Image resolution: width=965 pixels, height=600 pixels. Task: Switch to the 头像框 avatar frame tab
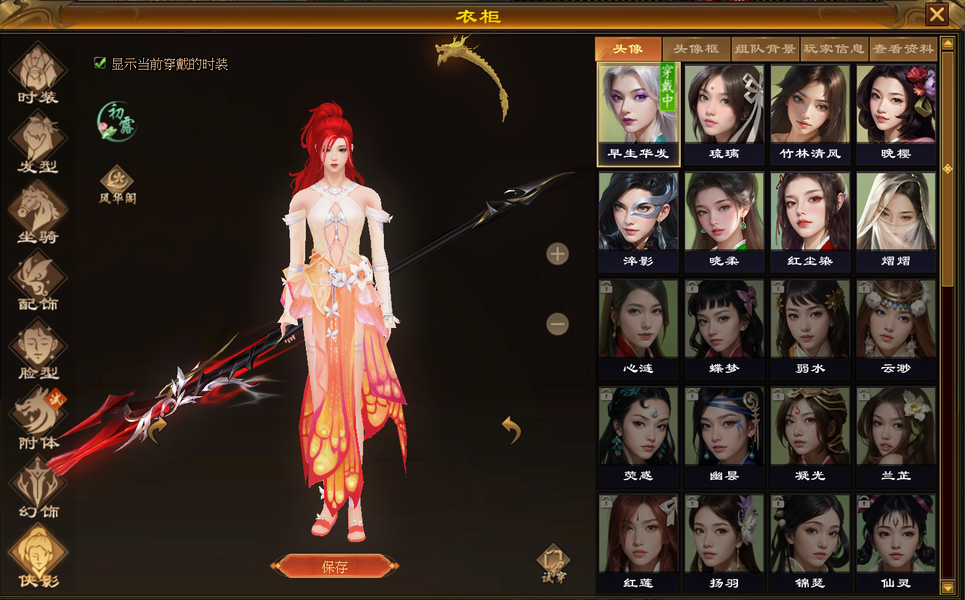pyautogui.click(x=695, y=49)
